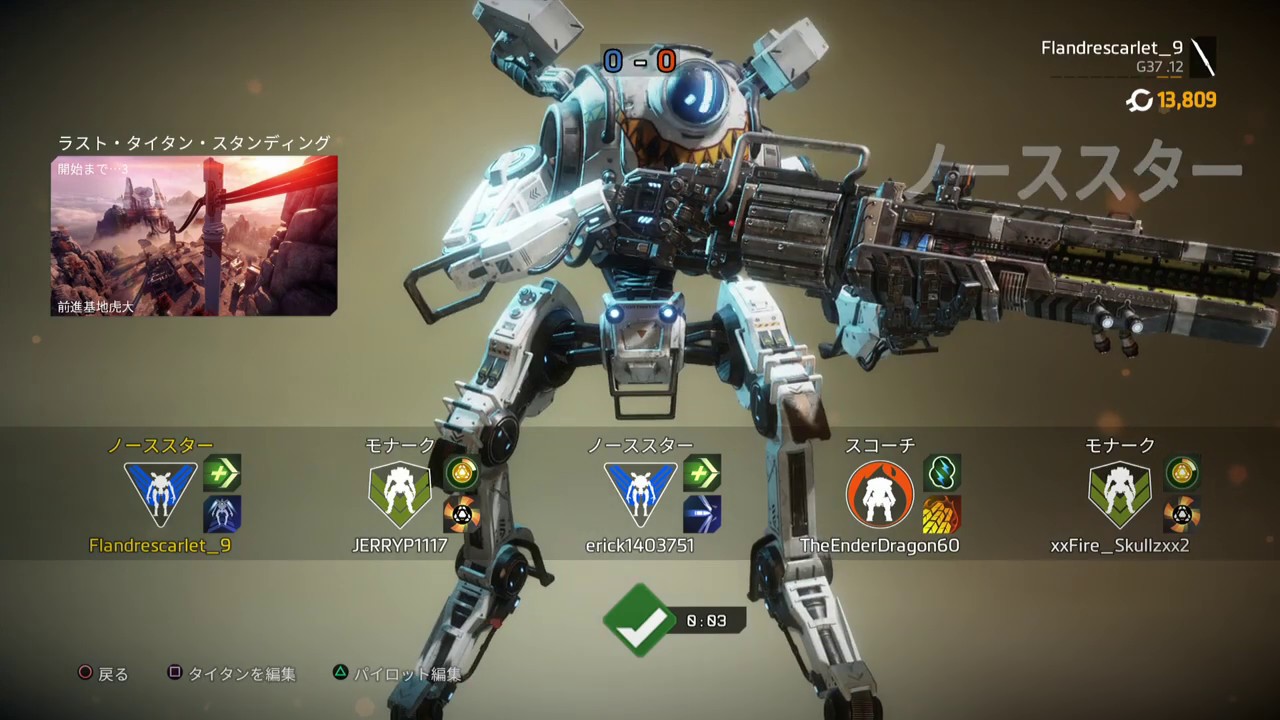
Task: Click TheEnderDragon60's teal lightning kit icon
Action: [x=942, y=472]
